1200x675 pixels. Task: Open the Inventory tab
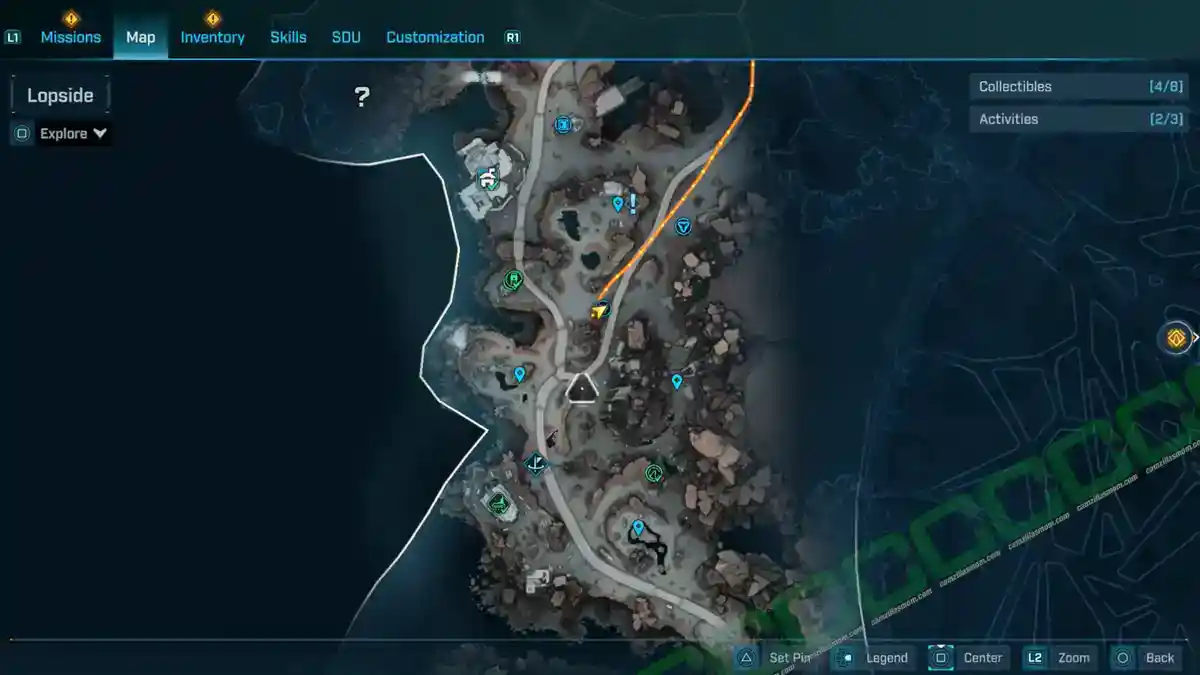pos(212,37)
